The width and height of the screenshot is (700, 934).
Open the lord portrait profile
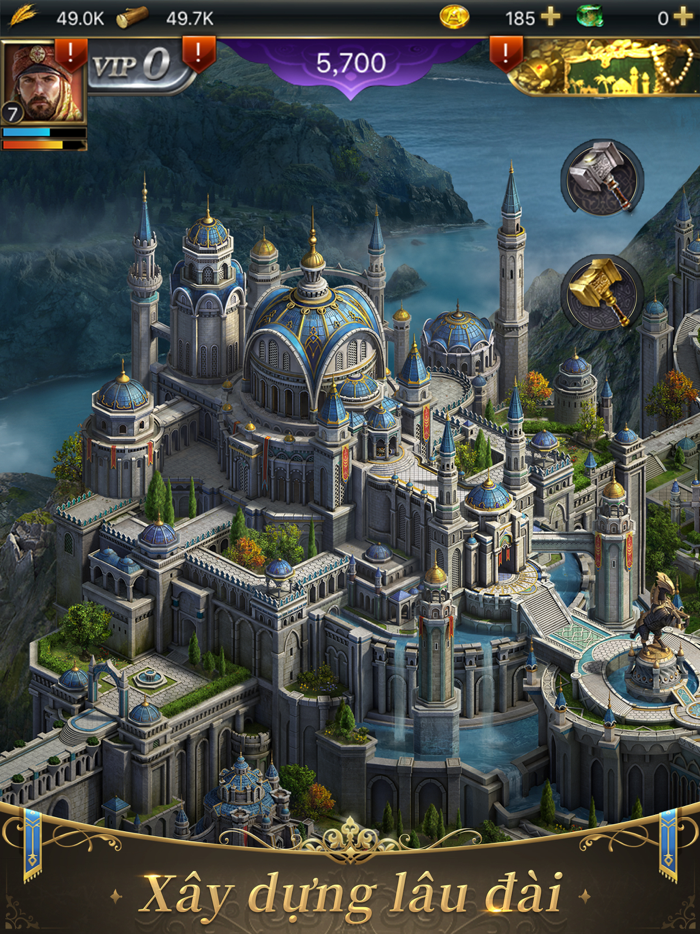[x=42, y=82]
